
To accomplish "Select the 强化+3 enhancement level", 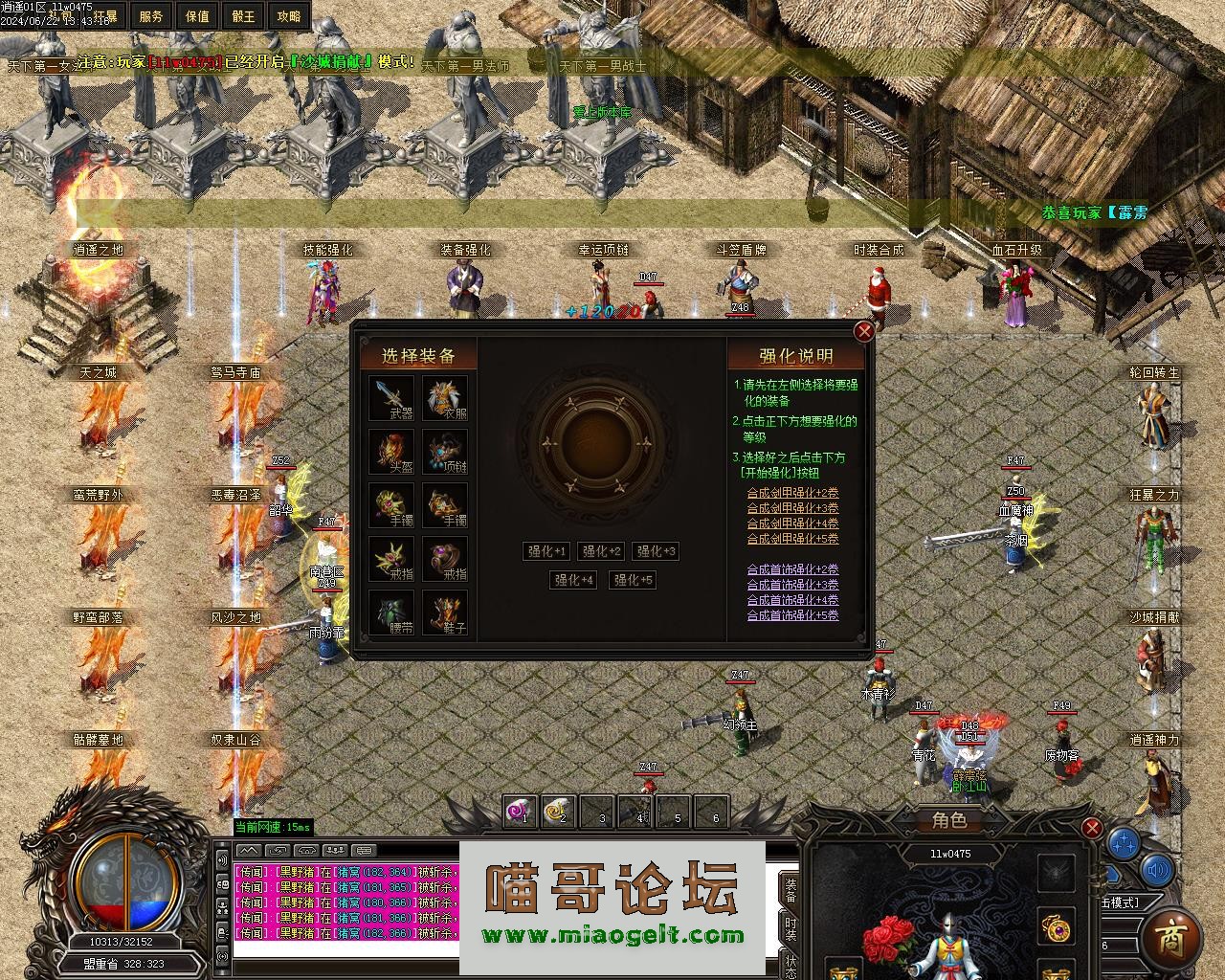I will [x=657, y=551].
